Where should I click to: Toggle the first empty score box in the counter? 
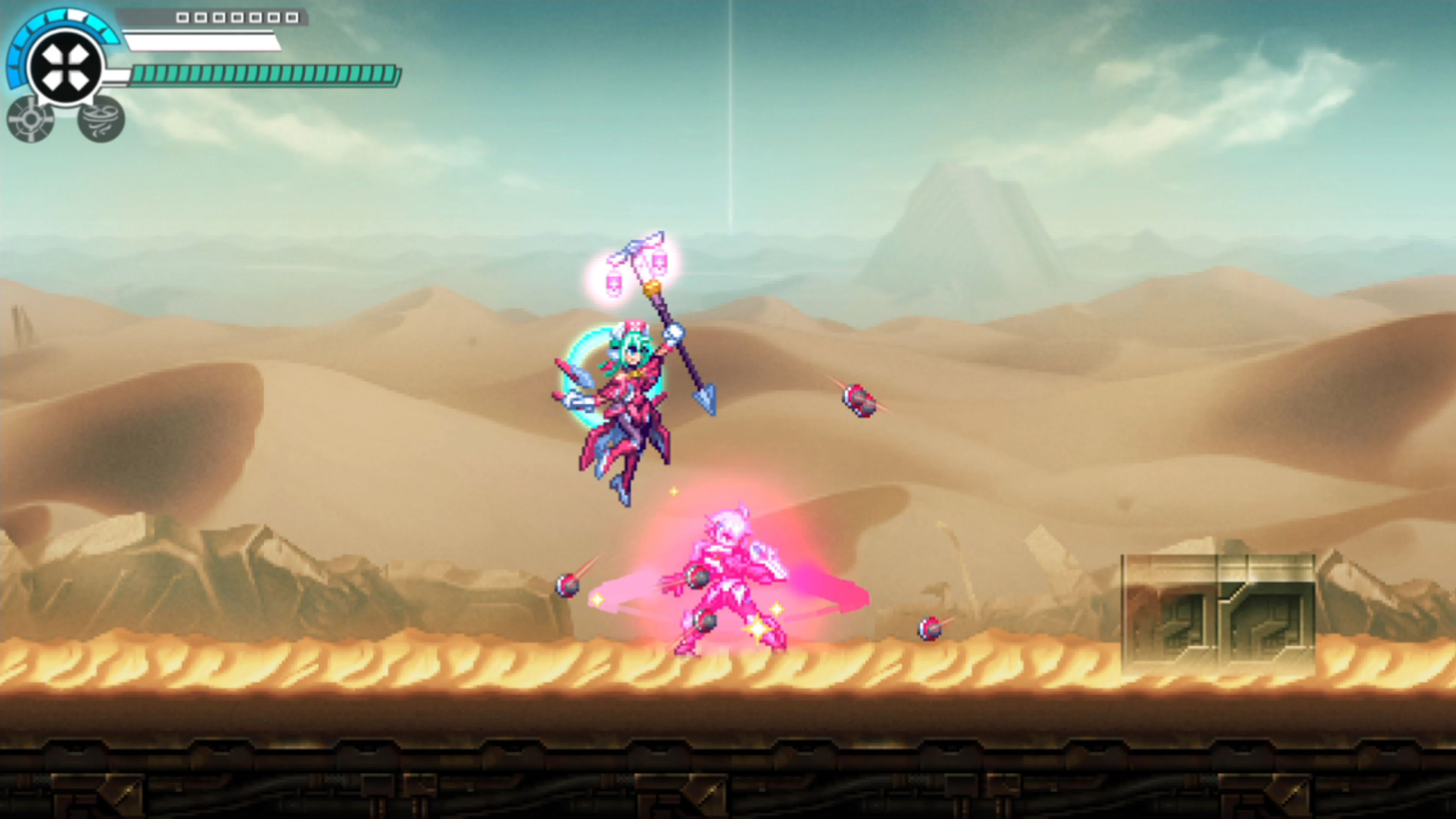183,18
